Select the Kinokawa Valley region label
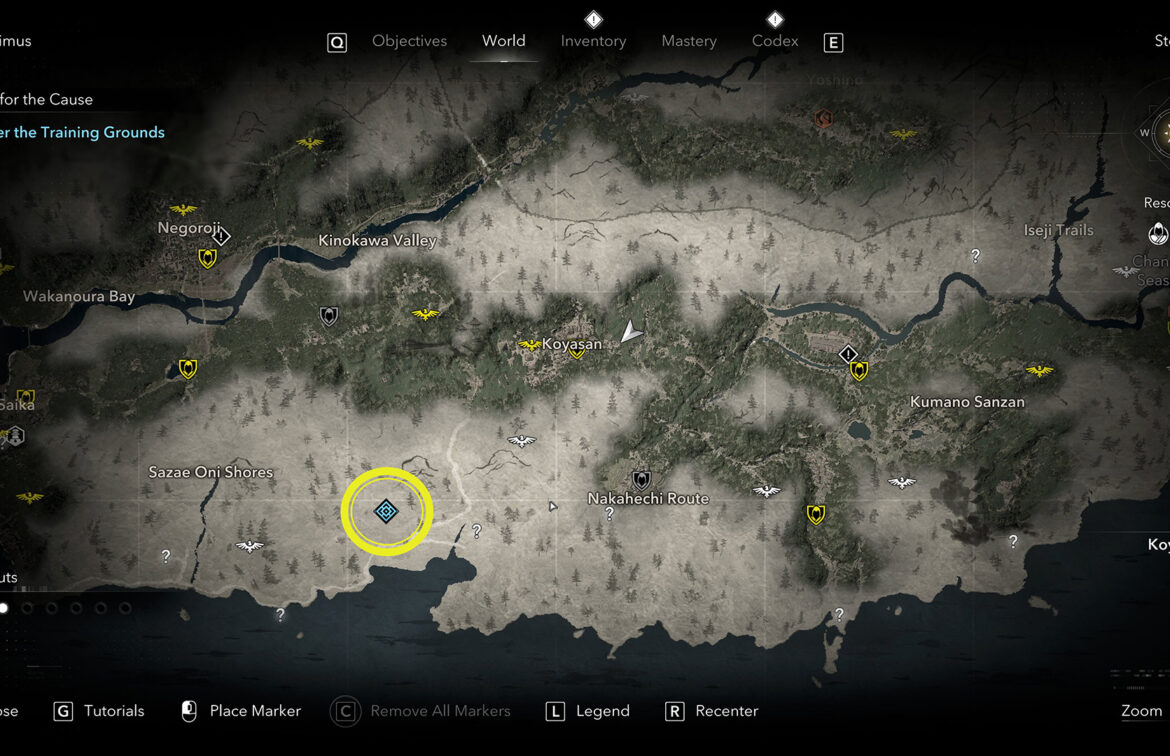The image size is (1170, 756). coord(377,241)
